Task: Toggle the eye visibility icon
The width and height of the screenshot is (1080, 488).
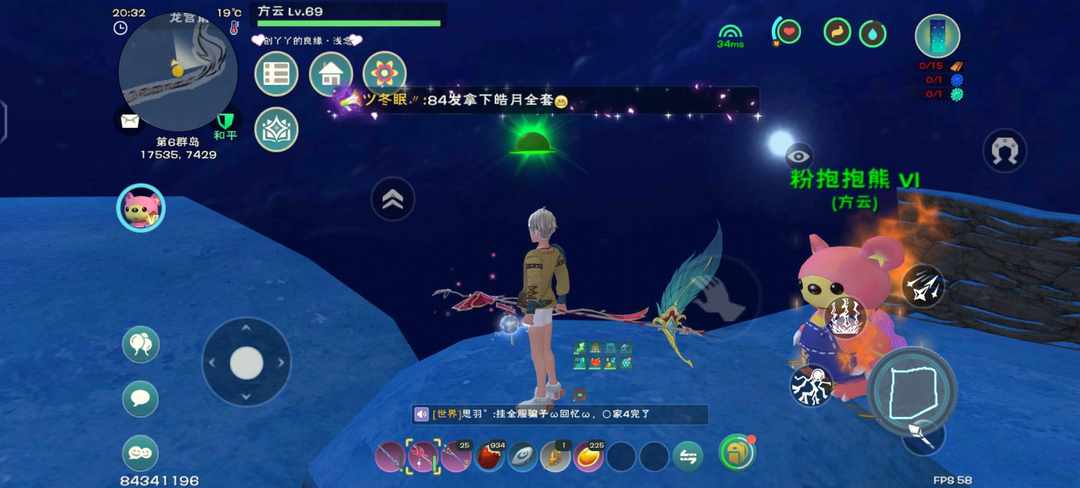Action: pos(798,155)
